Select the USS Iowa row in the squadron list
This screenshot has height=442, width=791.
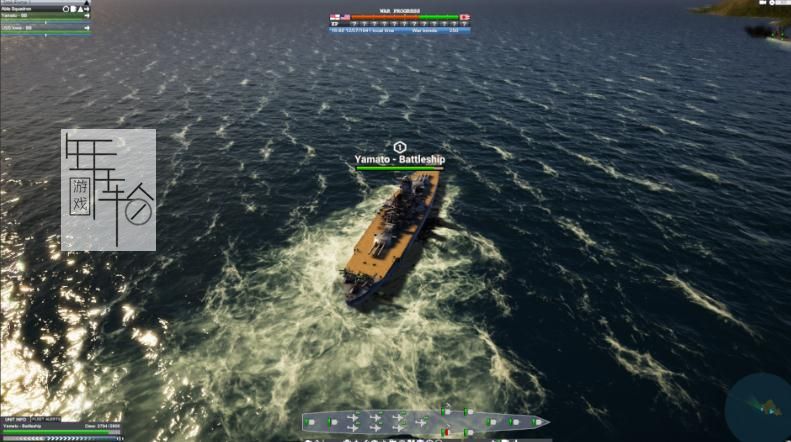pos(30,27)
